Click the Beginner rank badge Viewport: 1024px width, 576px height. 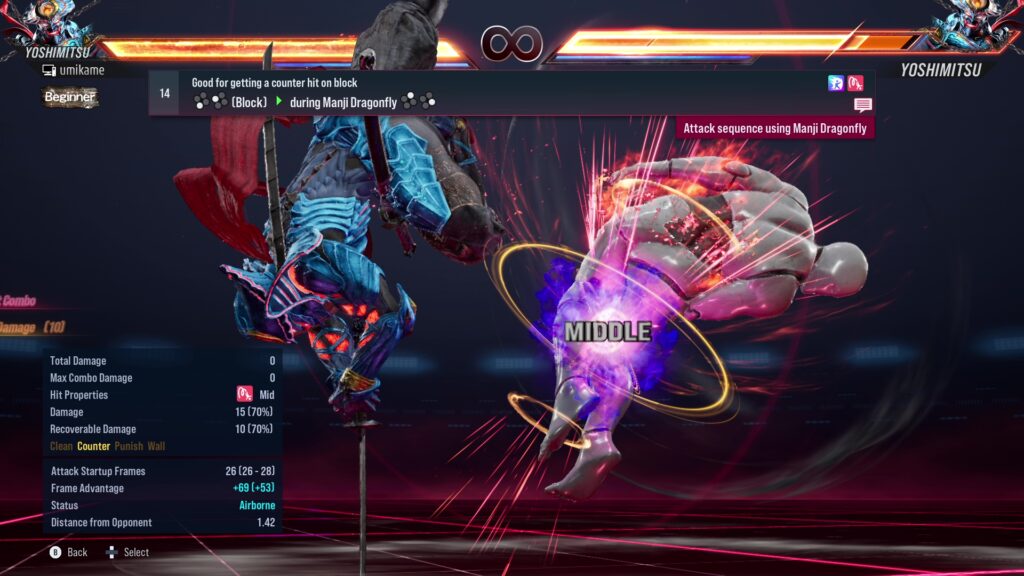click(70, 97)
